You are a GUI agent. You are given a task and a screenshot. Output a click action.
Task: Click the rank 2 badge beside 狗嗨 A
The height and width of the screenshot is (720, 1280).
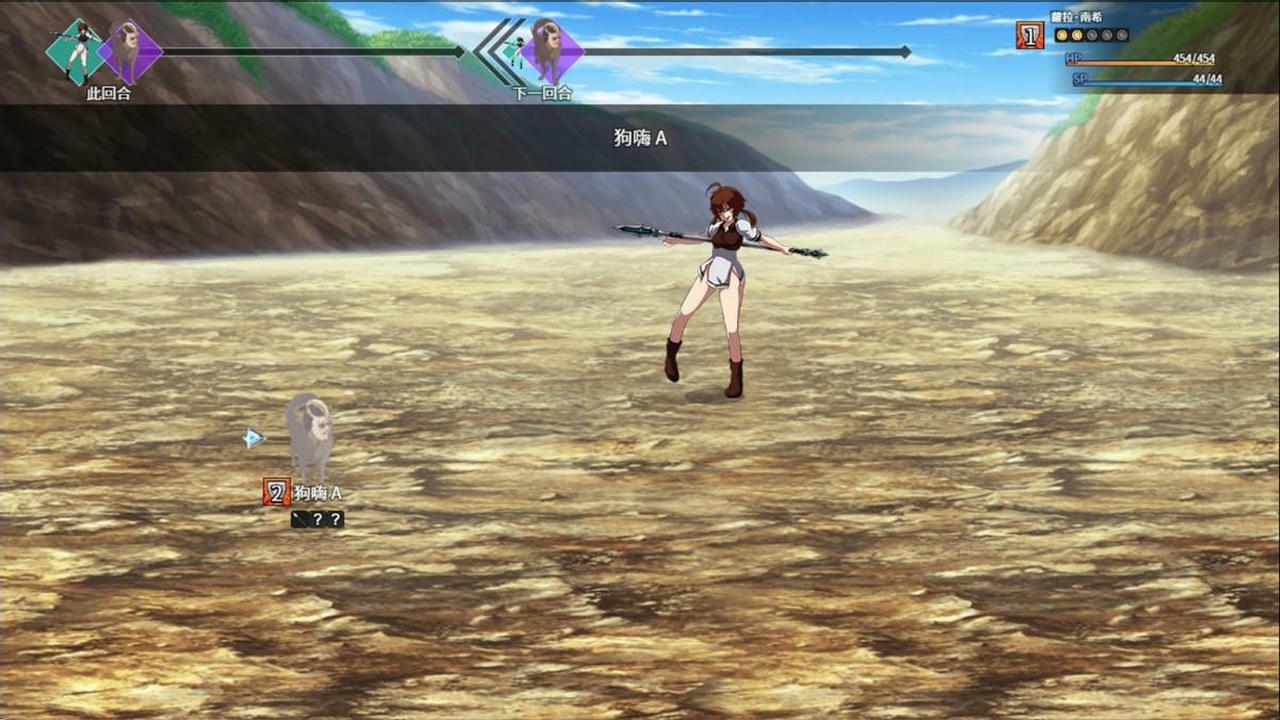click(x=277, y=492)
